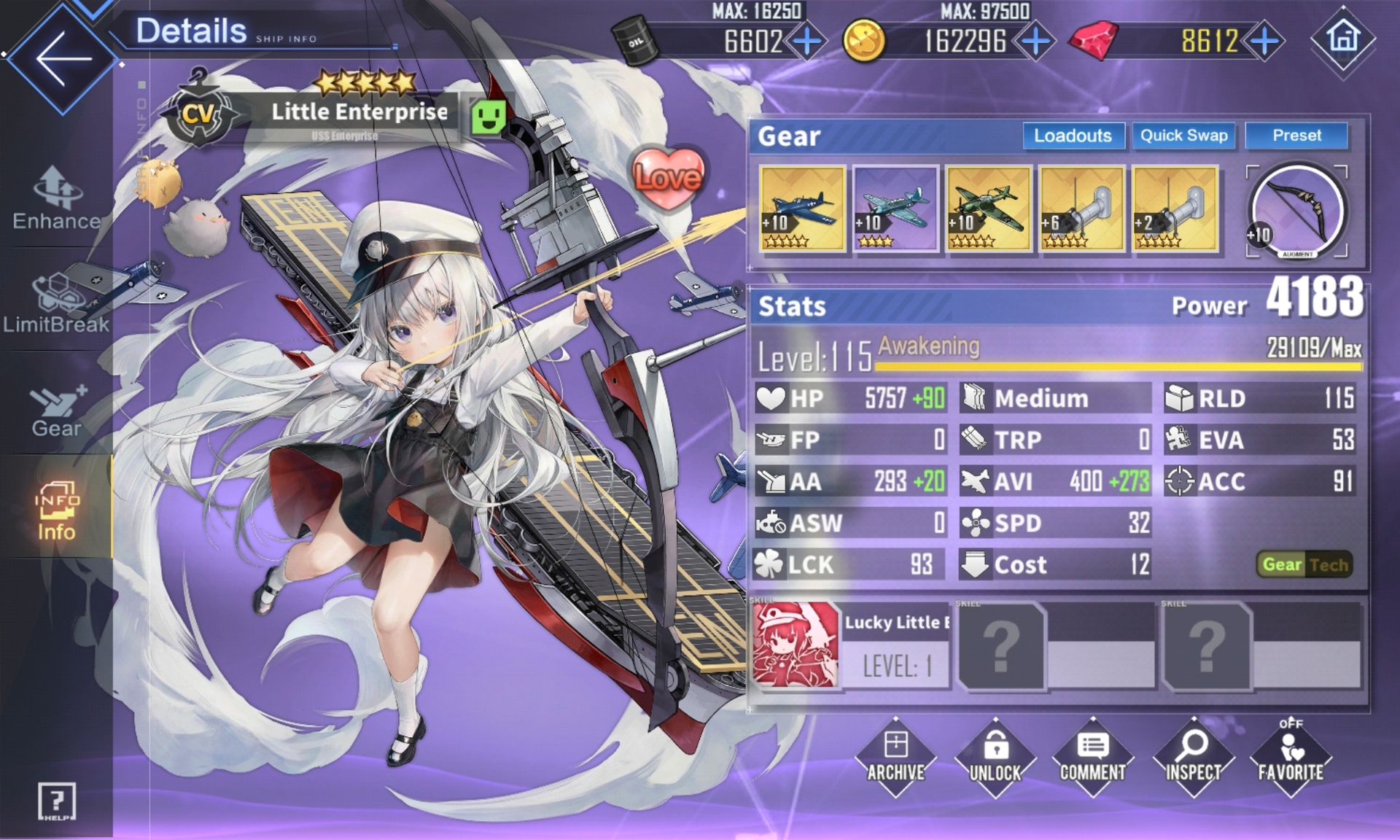Click the green smiley mood icon
The height and width of the screenshot is (840, 1400).
coord(488,117)
